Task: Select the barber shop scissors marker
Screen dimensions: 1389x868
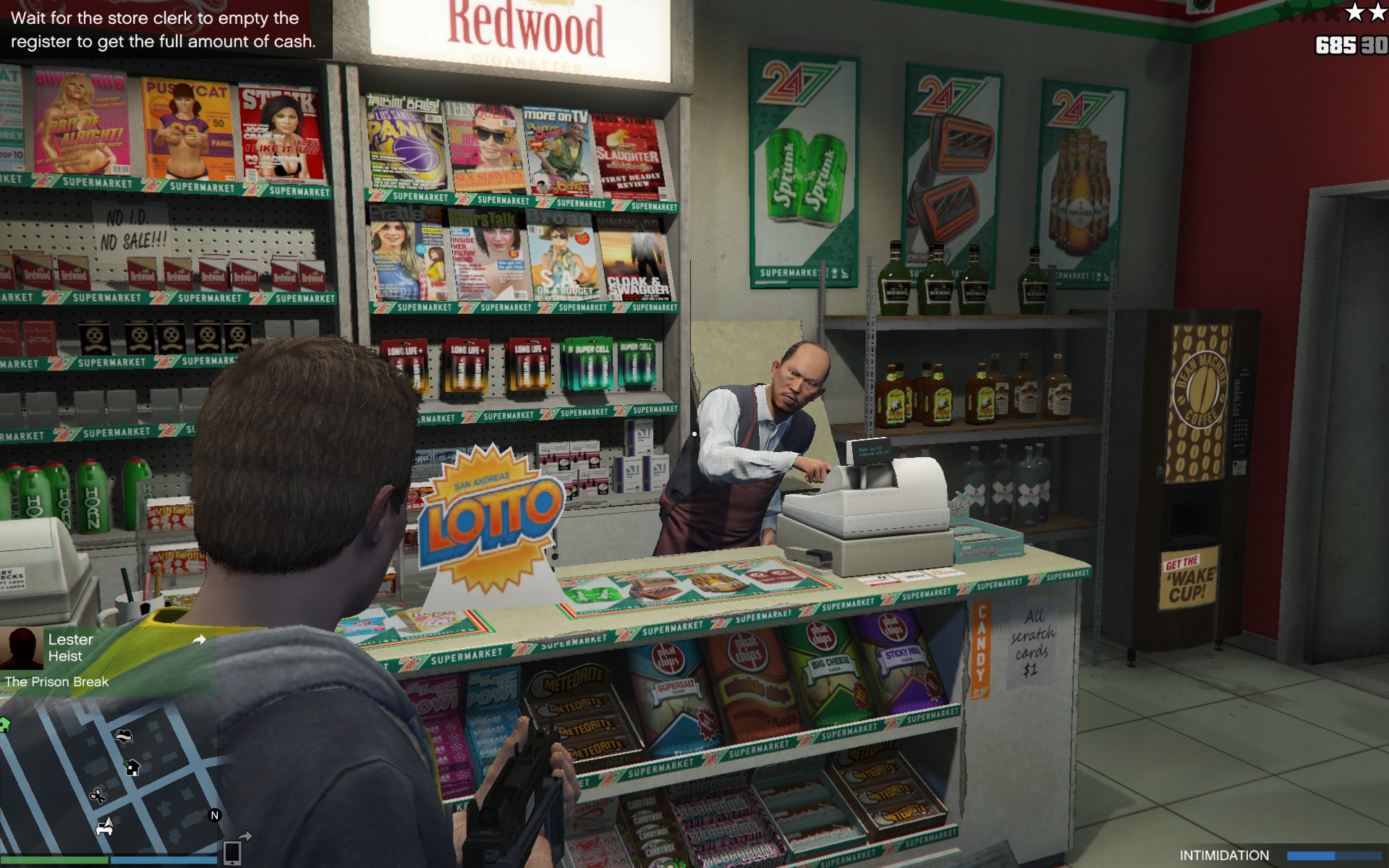Action: coord(97,796)
